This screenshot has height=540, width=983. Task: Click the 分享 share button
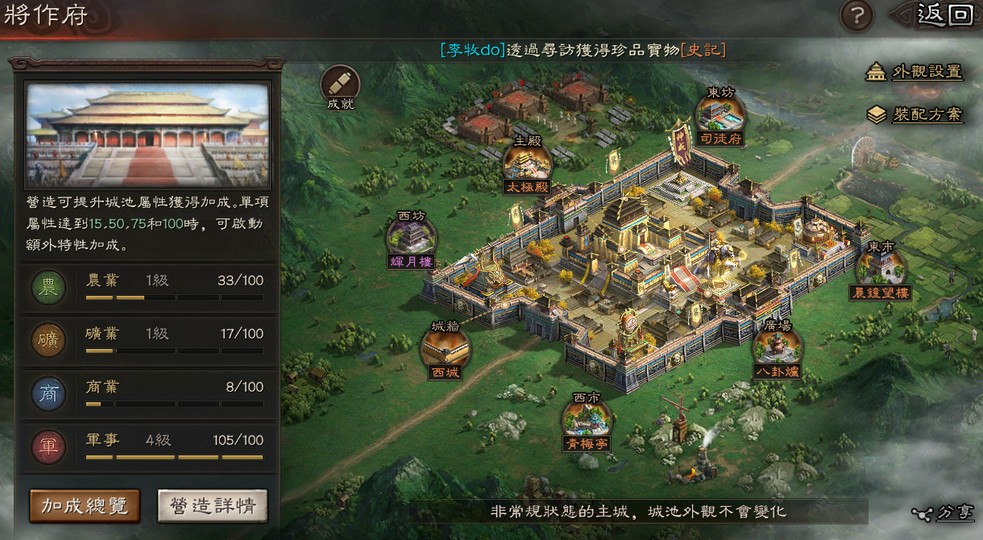[943, 513]
